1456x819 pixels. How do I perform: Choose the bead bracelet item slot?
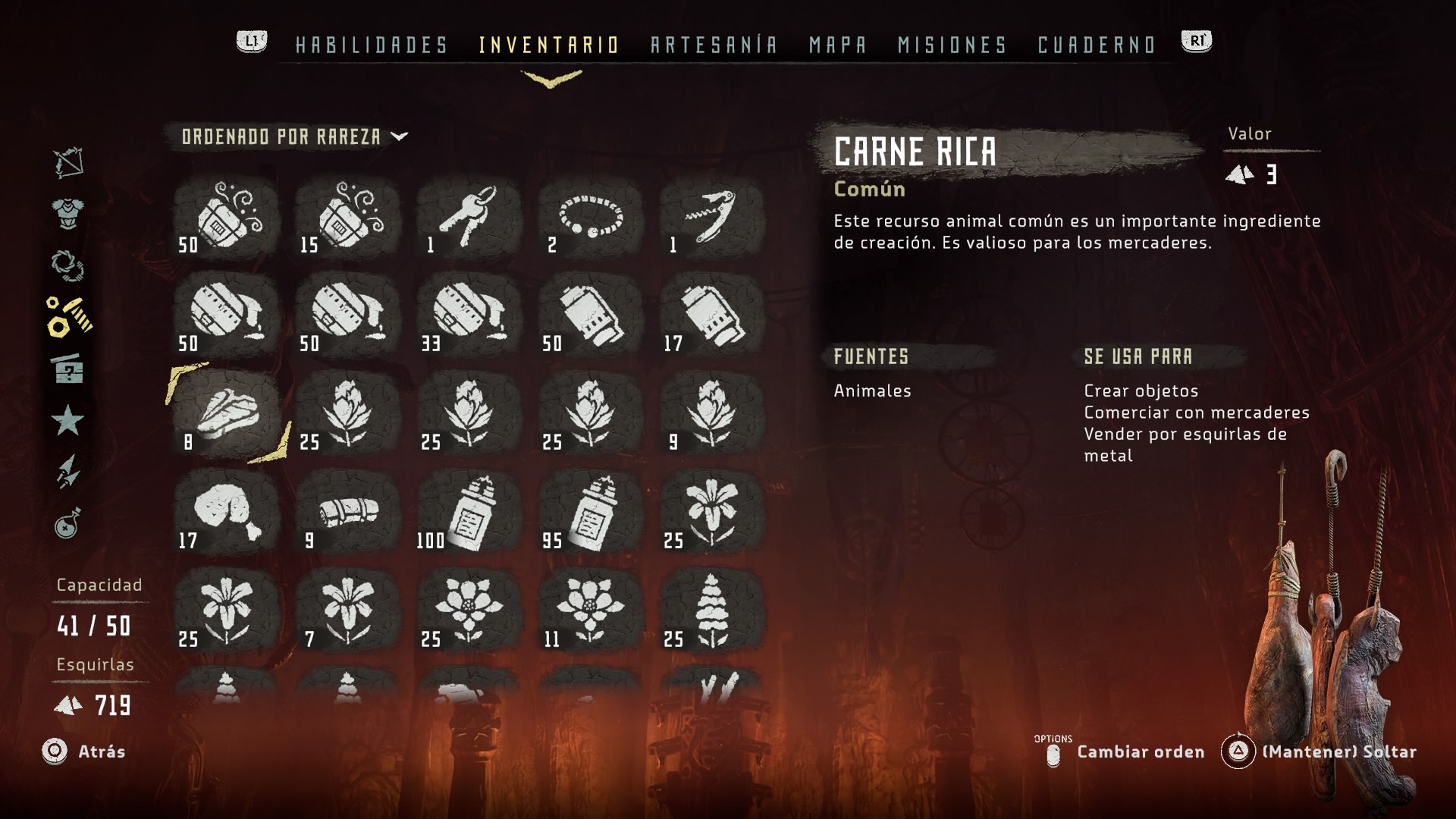(590, 218)
